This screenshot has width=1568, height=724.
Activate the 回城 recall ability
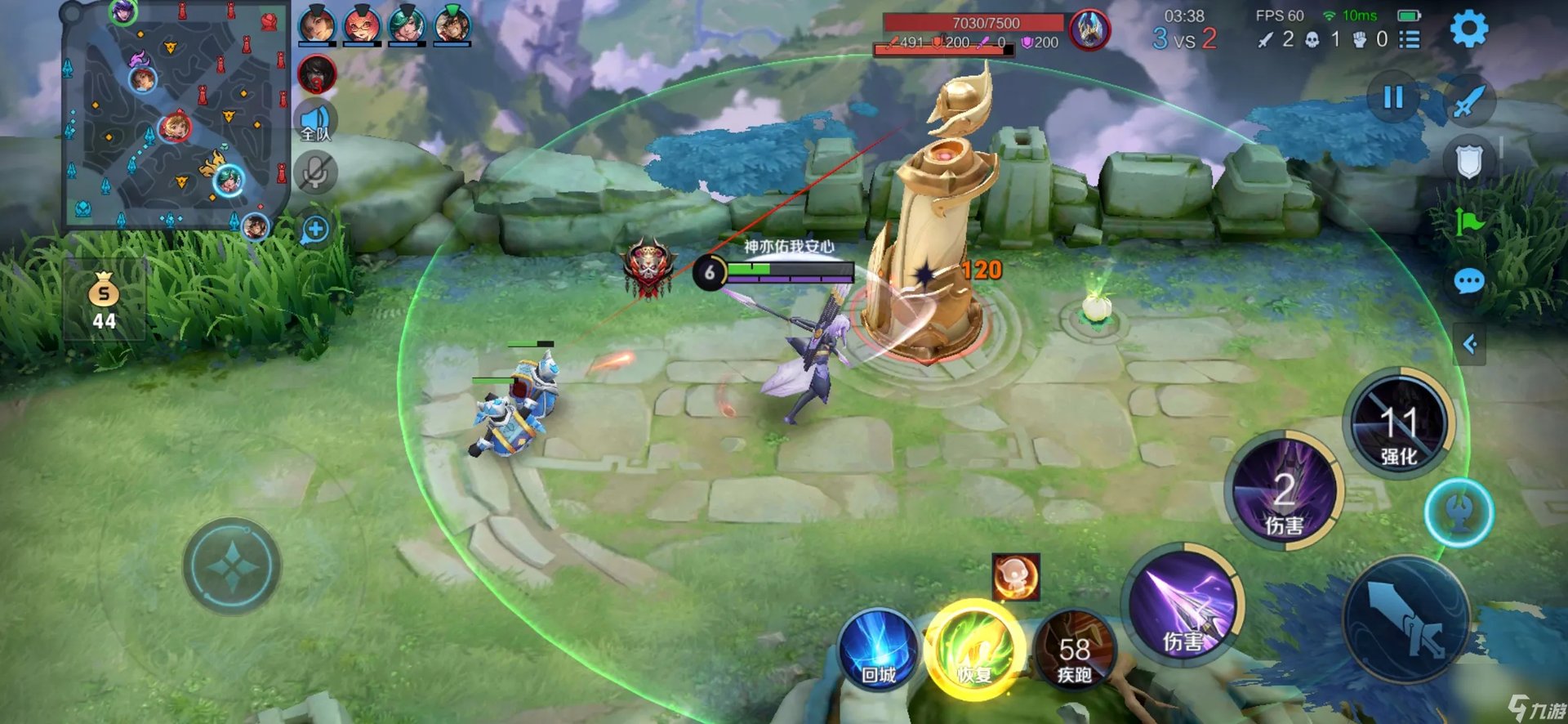tap(879, 650)
